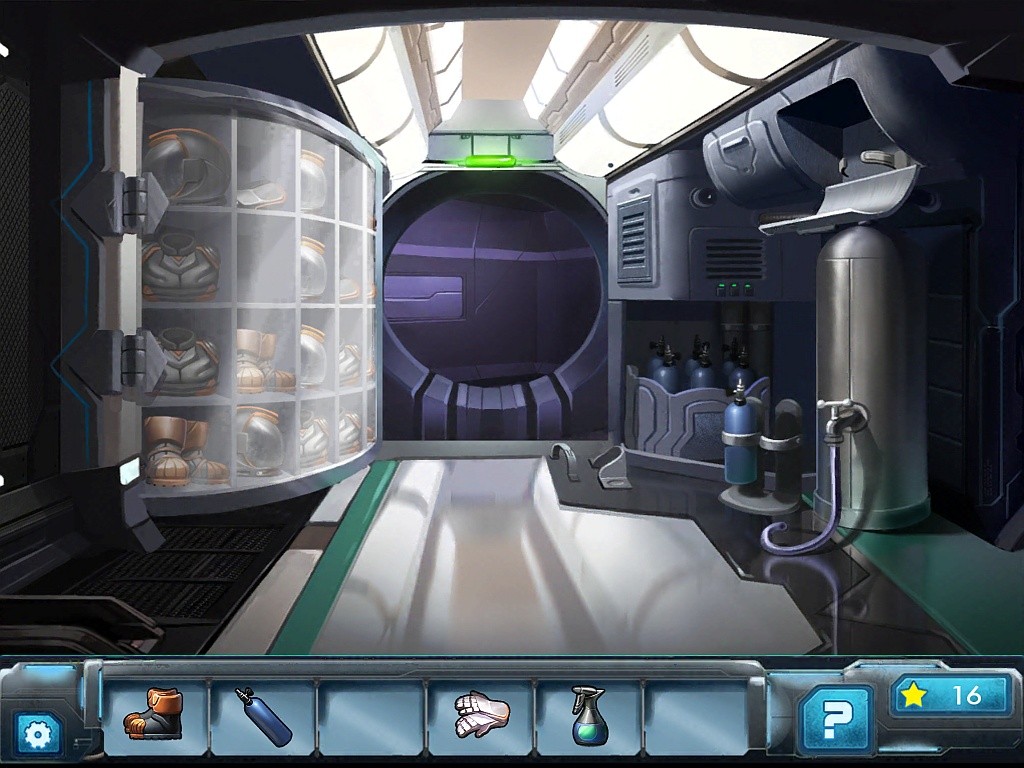Select the green spray bottle item
1024x768 pixels.
pyautogui.click(x=588, y=716)
